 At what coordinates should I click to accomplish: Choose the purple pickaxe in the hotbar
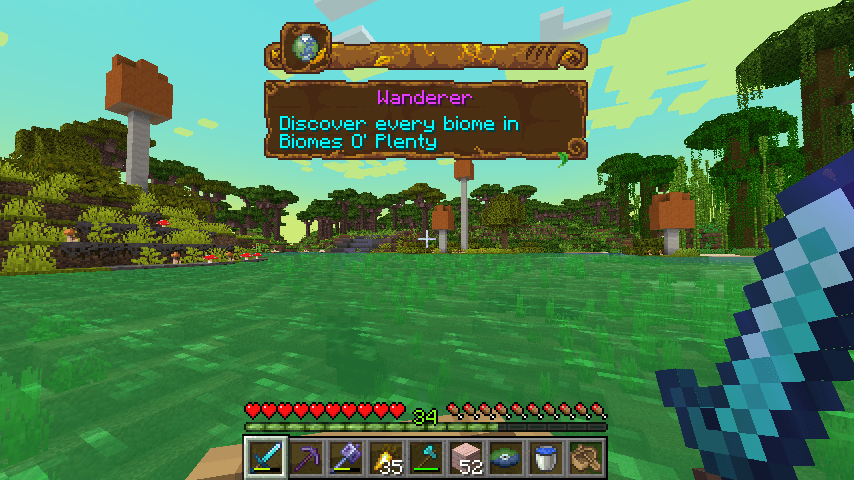pyautogui.click(x=306, y=458)
